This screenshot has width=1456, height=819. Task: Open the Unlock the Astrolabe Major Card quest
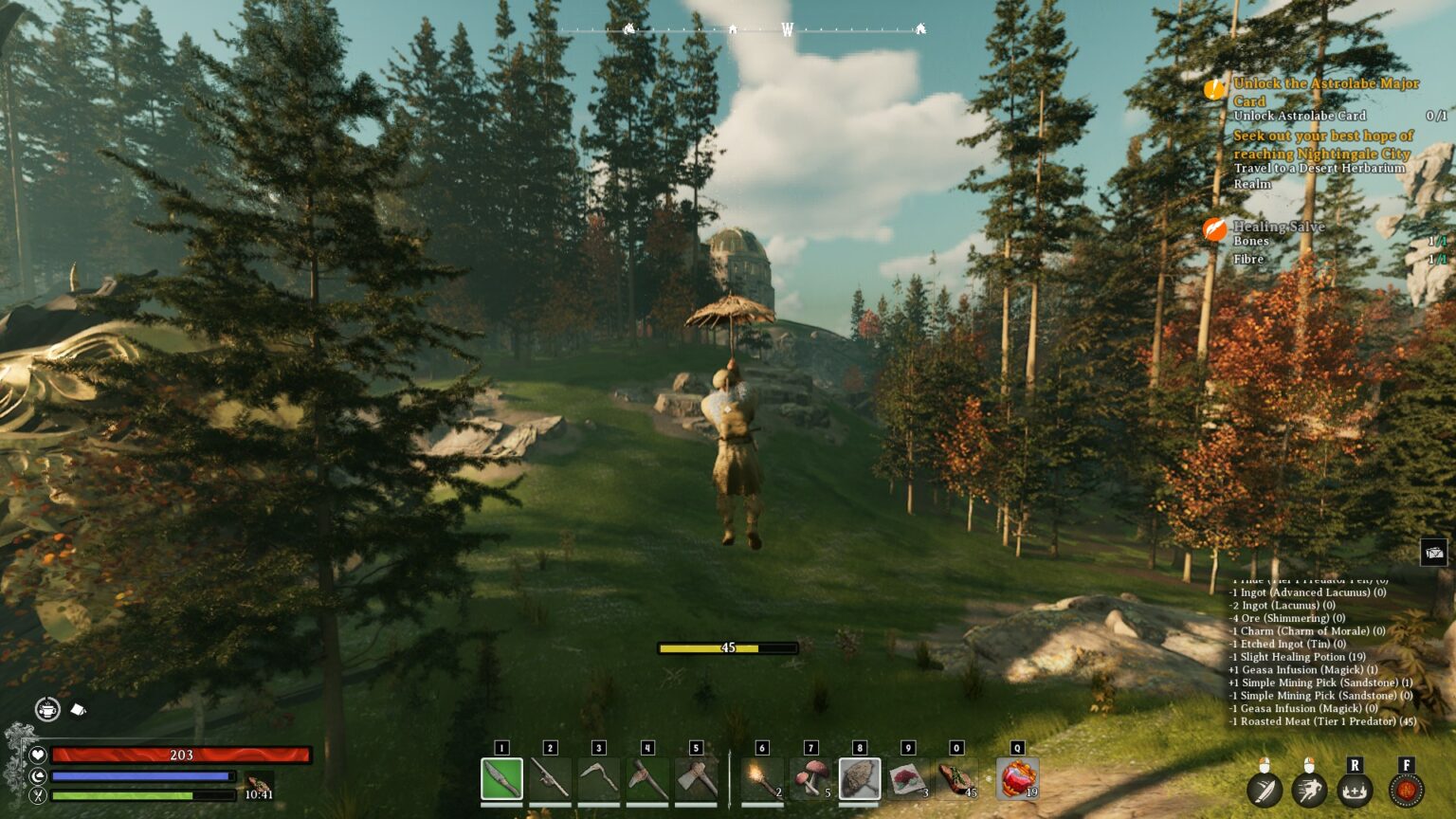pos(1325,92)
